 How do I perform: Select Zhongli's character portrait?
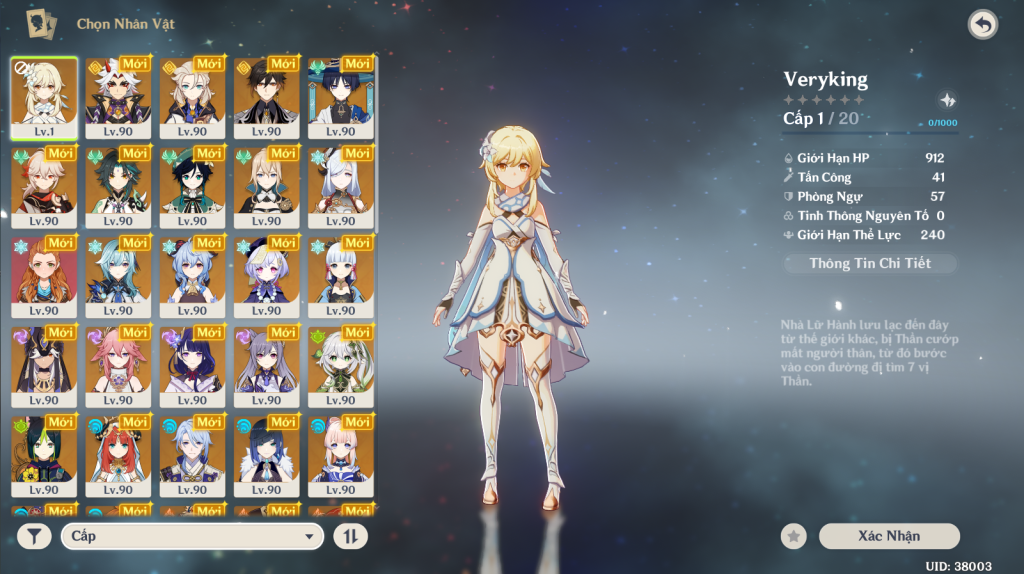pos(266,96)
